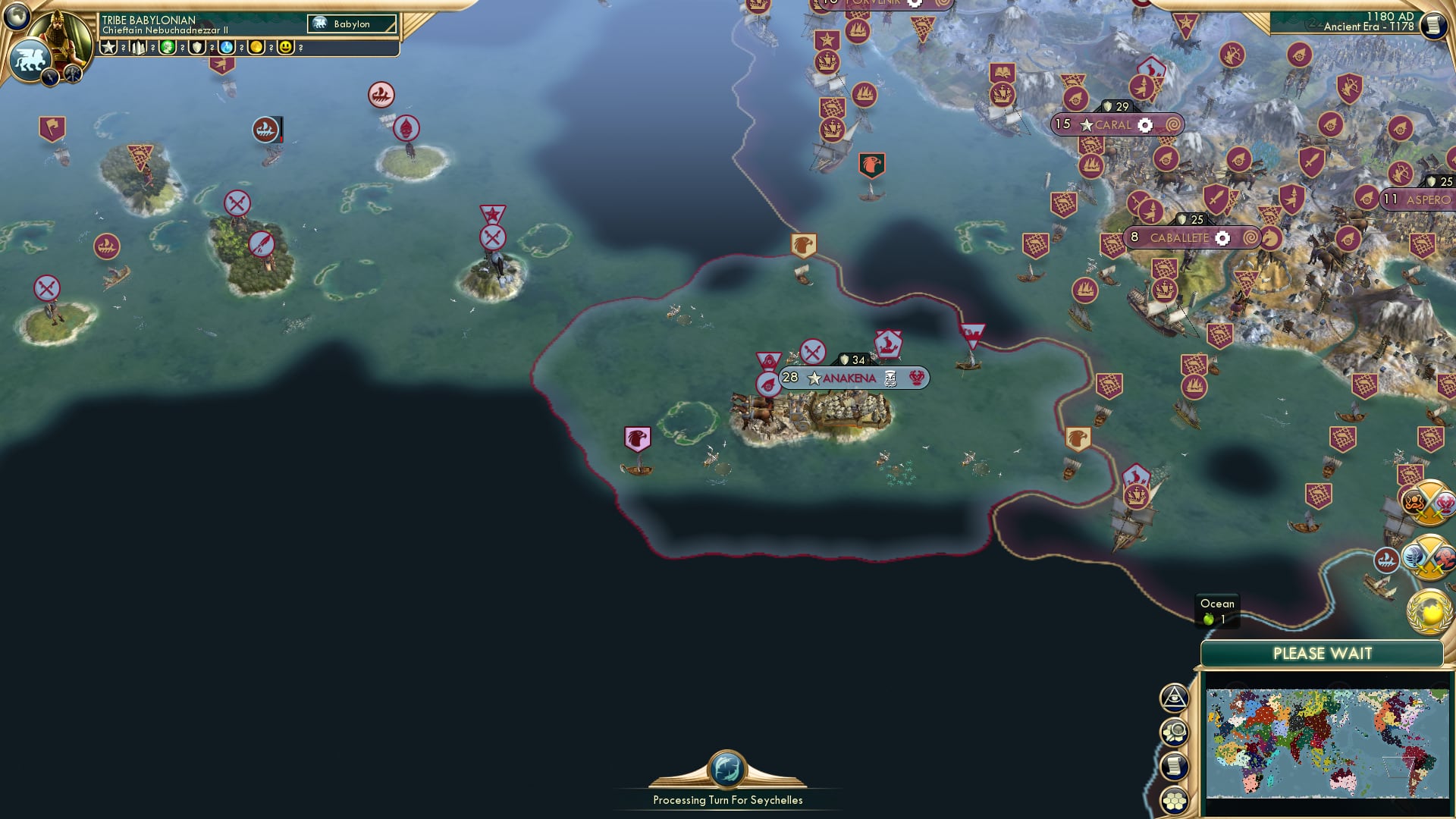Open the Babylon civilization banner dropdown
Screen dimensions: 1456x819
(x=351, y=24)
